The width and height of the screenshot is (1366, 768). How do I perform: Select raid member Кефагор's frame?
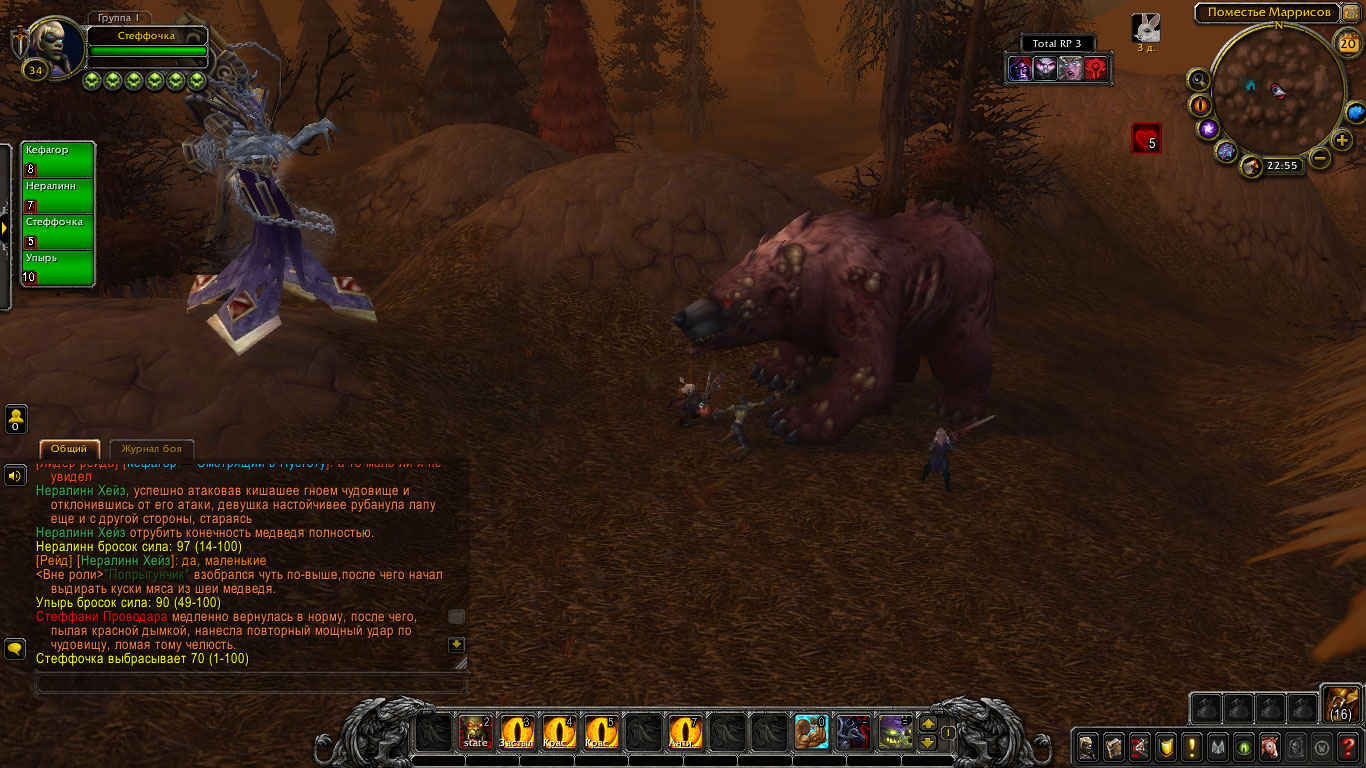click(x=59, y=159)
